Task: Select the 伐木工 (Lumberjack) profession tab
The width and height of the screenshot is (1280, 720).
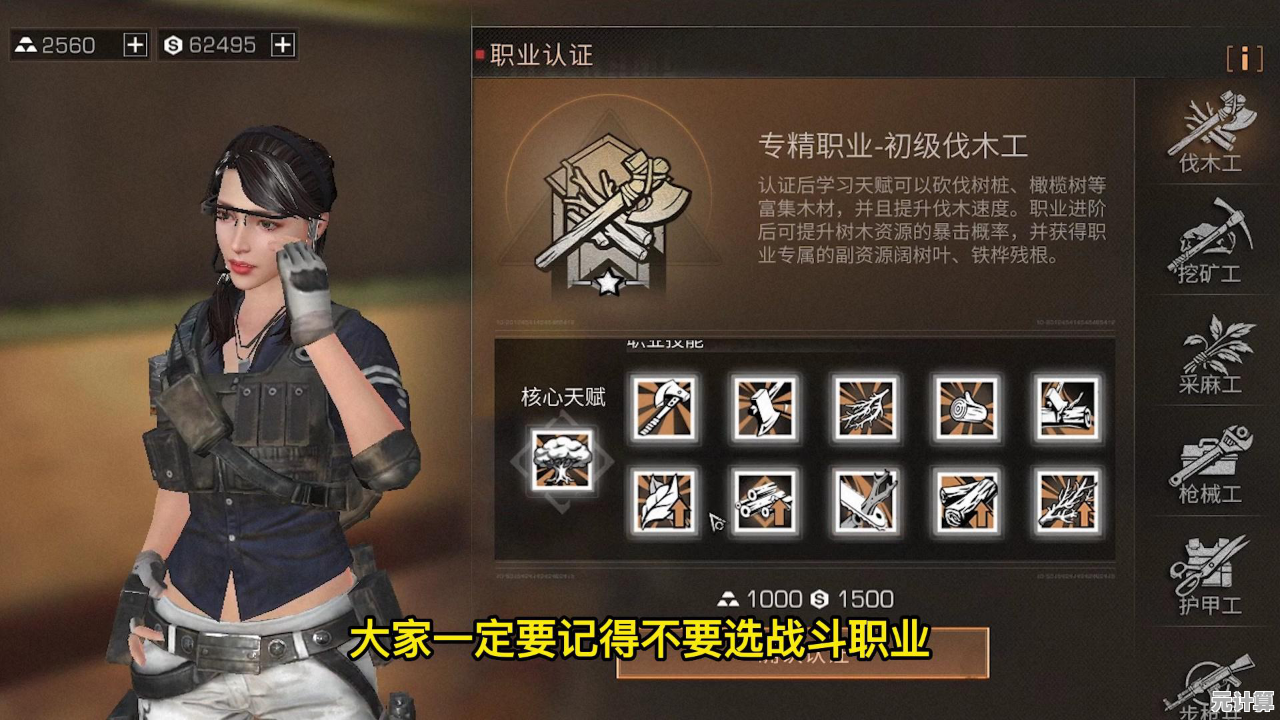Action: tap(1209, 133)
